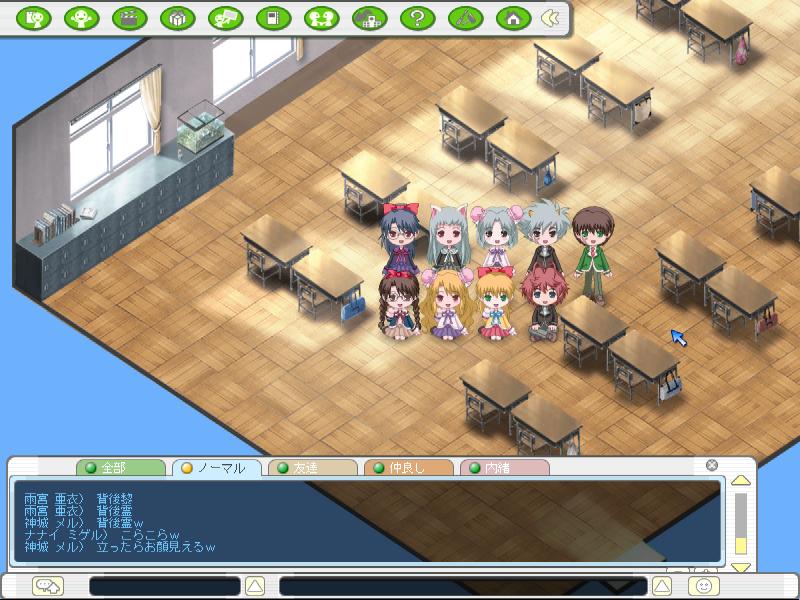Open the two-people friends icon
This screenshot has width=800, height=600.
322,17
